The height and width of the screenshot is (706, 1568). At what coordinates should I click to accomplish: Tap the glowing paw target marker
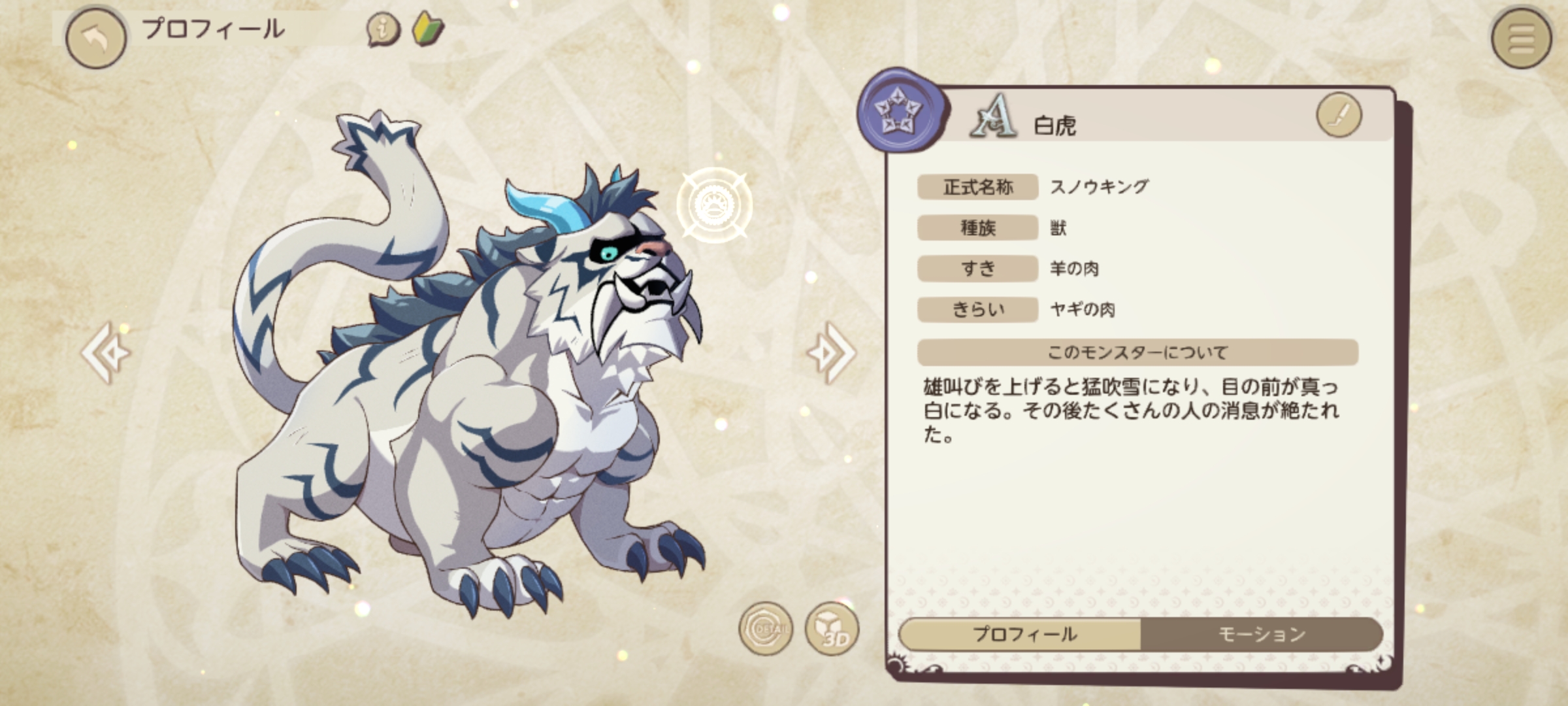714,205
